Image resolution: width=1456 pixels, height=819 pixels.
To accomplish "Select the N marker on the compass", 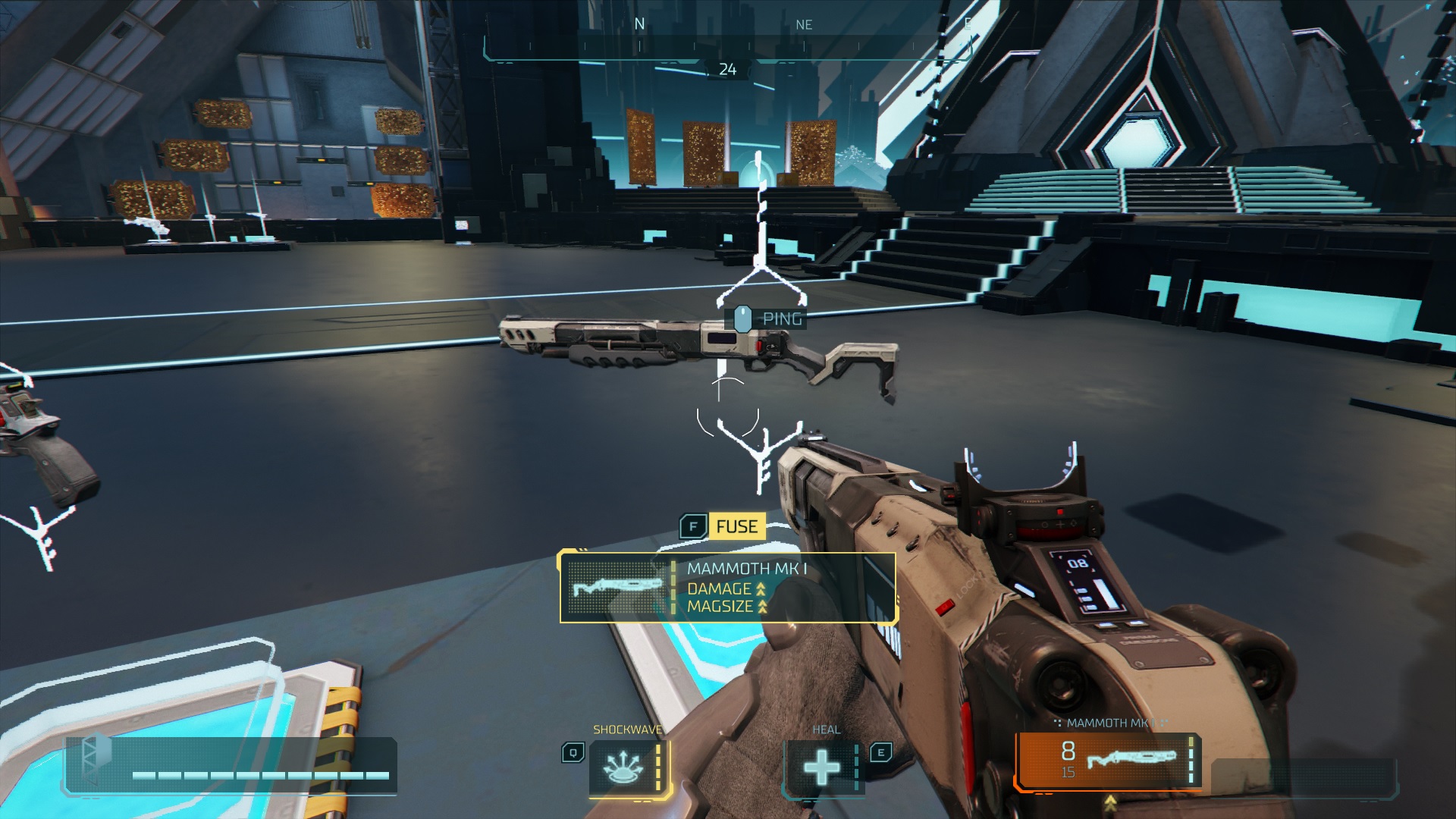I will pyautogui.click(x=641, y=24).
